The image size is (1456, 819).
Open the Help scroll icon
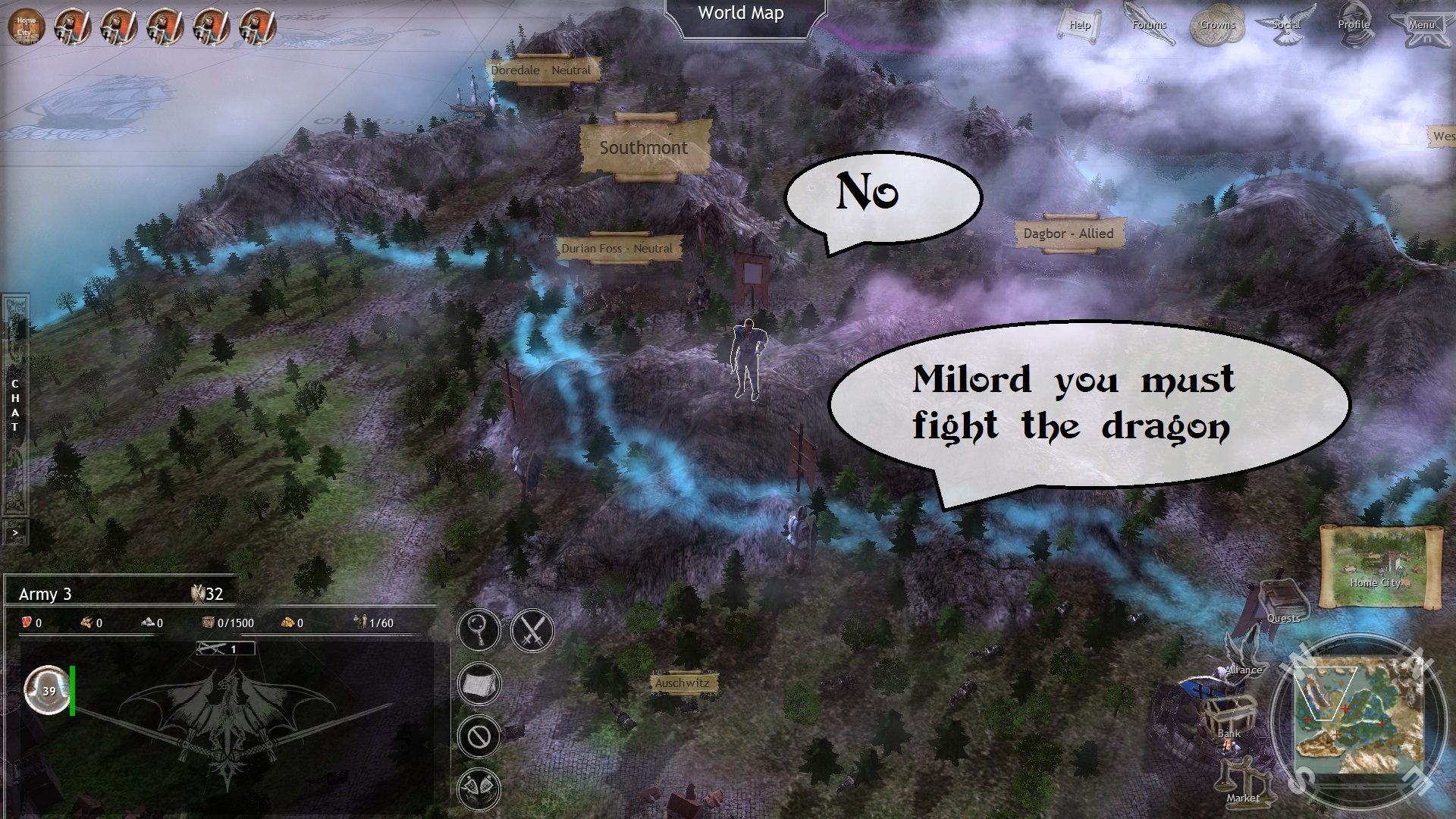coord(1078,24)
